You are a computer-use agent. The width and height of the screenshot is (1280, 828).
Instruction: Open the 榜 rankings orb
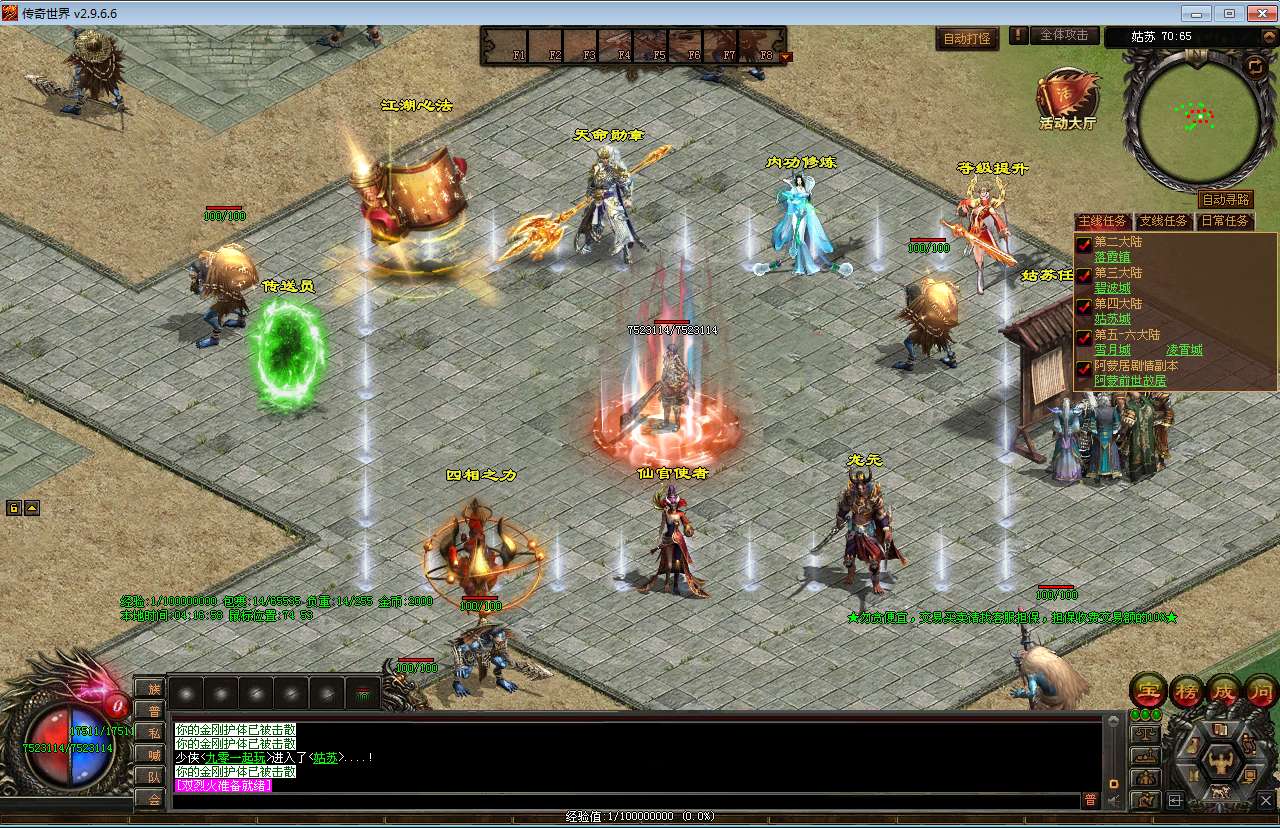1186,690
